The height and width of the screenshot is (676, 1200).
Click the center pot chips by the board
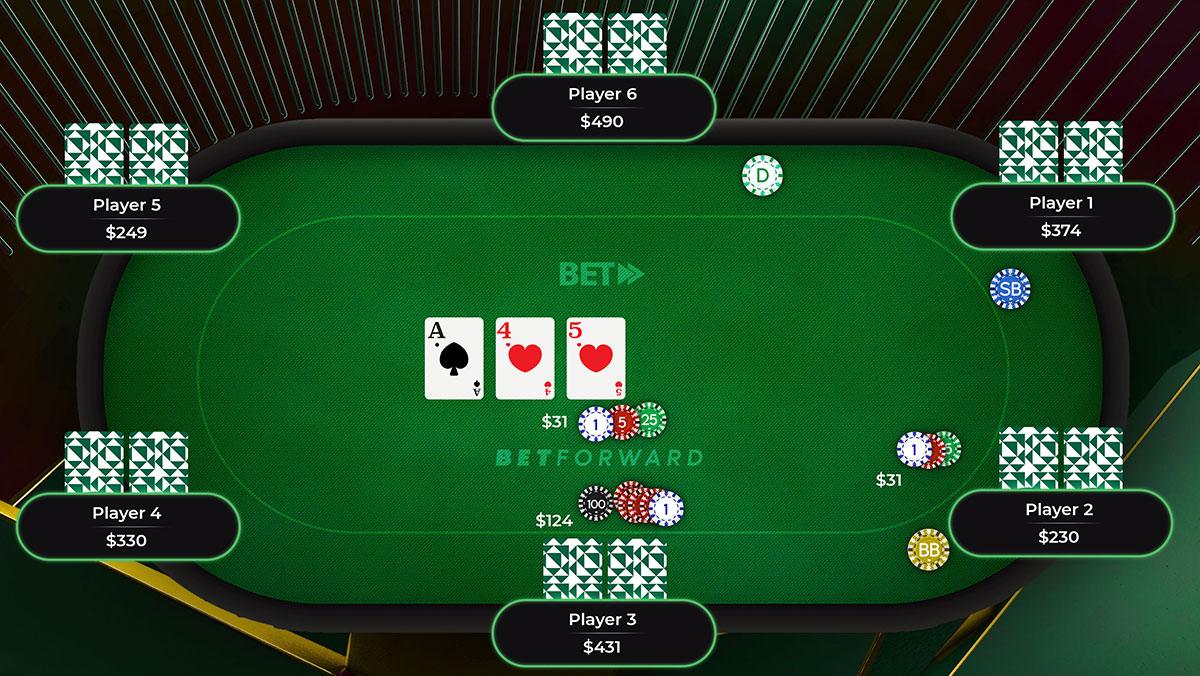[x=622, y=423]
